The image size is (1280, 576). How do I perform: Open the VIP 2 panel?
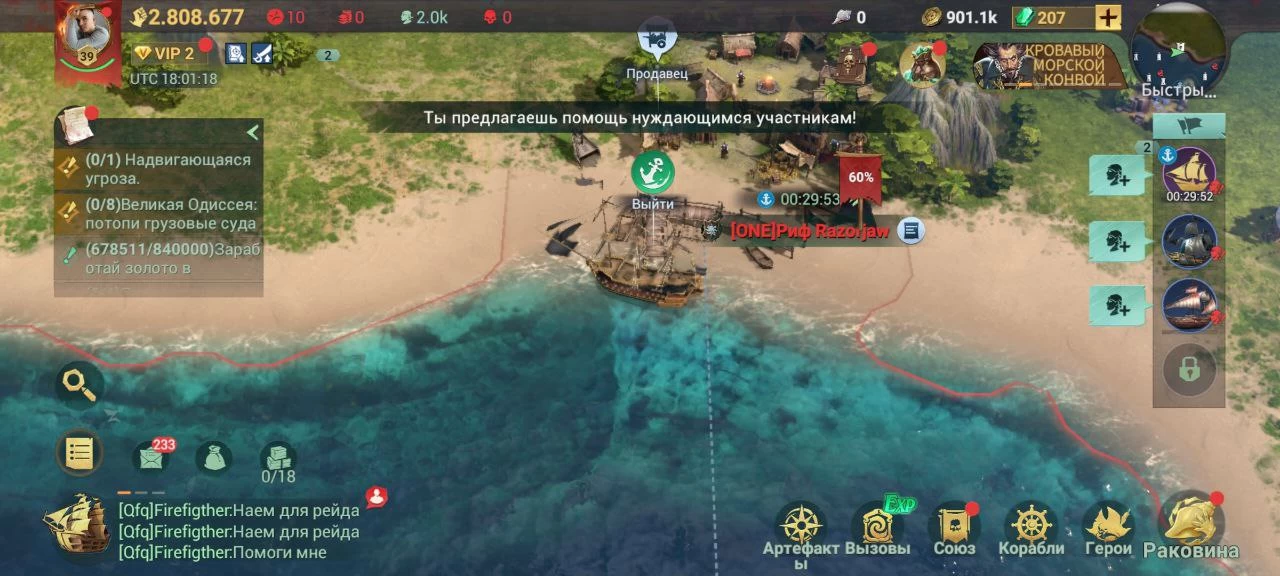[x=166, y=54]
